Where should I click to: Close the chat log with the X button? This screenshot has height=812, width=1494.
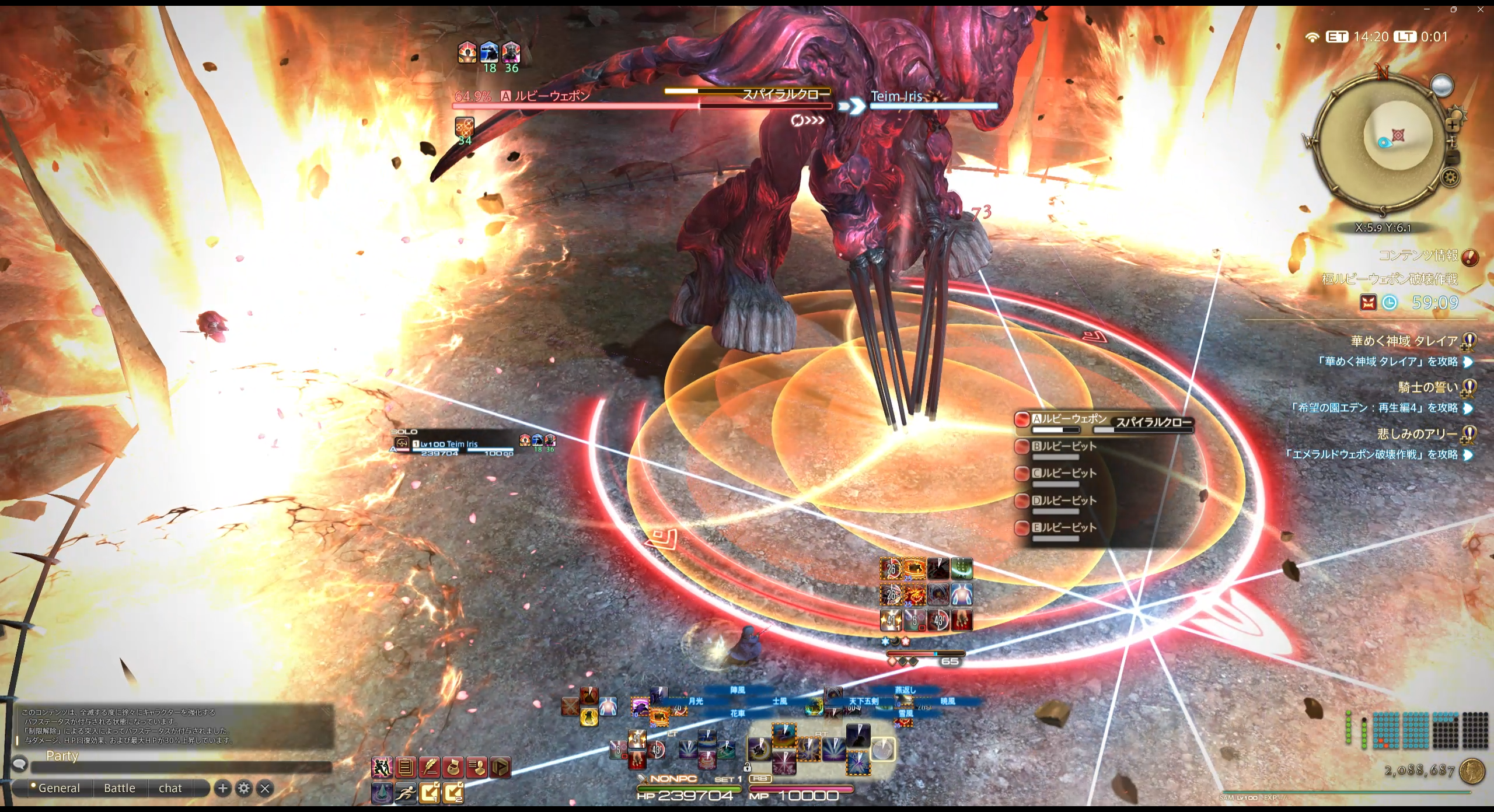(265, 789)
